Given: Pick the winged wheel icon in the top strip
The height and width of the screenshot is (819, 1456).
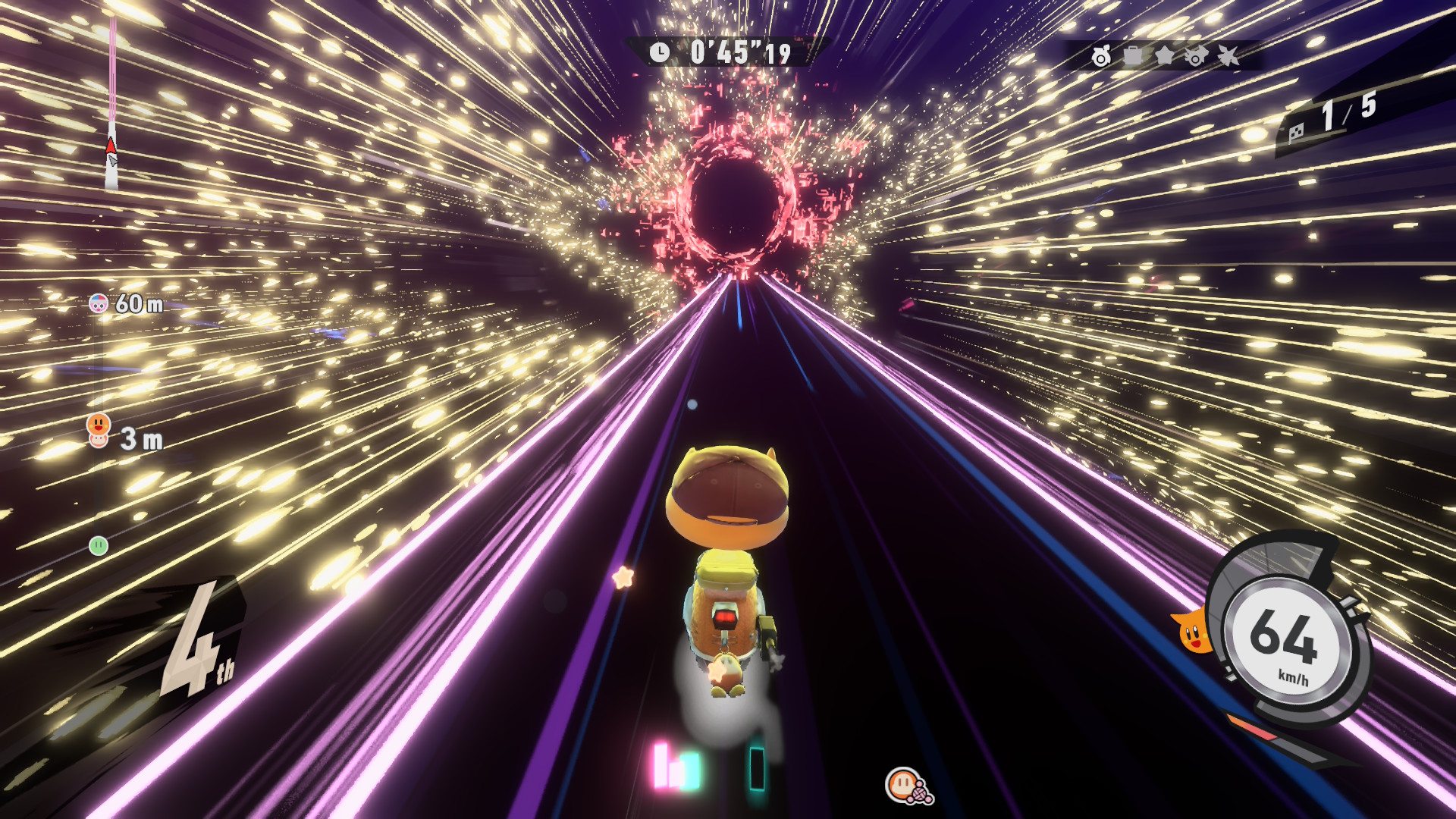Looking at the screenshot, I should pos(1196,56).
